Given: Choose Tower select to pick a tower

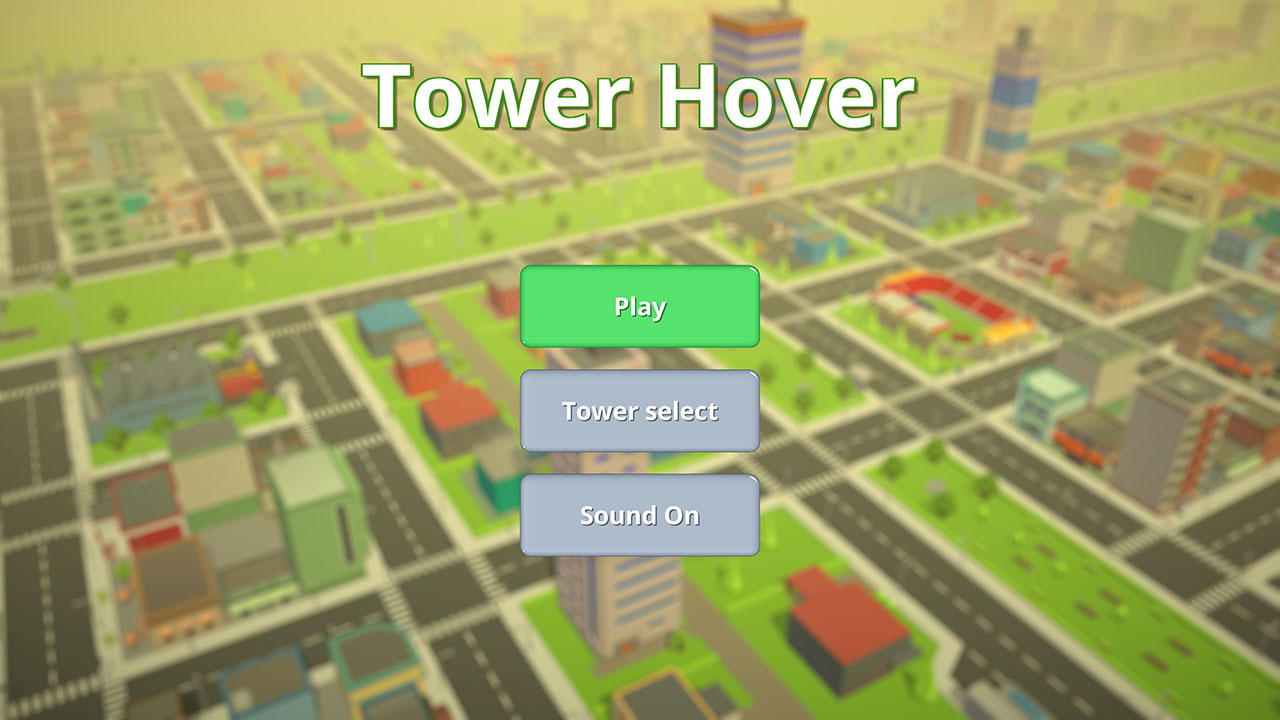Looking at the screenshot, I should 639,411.
